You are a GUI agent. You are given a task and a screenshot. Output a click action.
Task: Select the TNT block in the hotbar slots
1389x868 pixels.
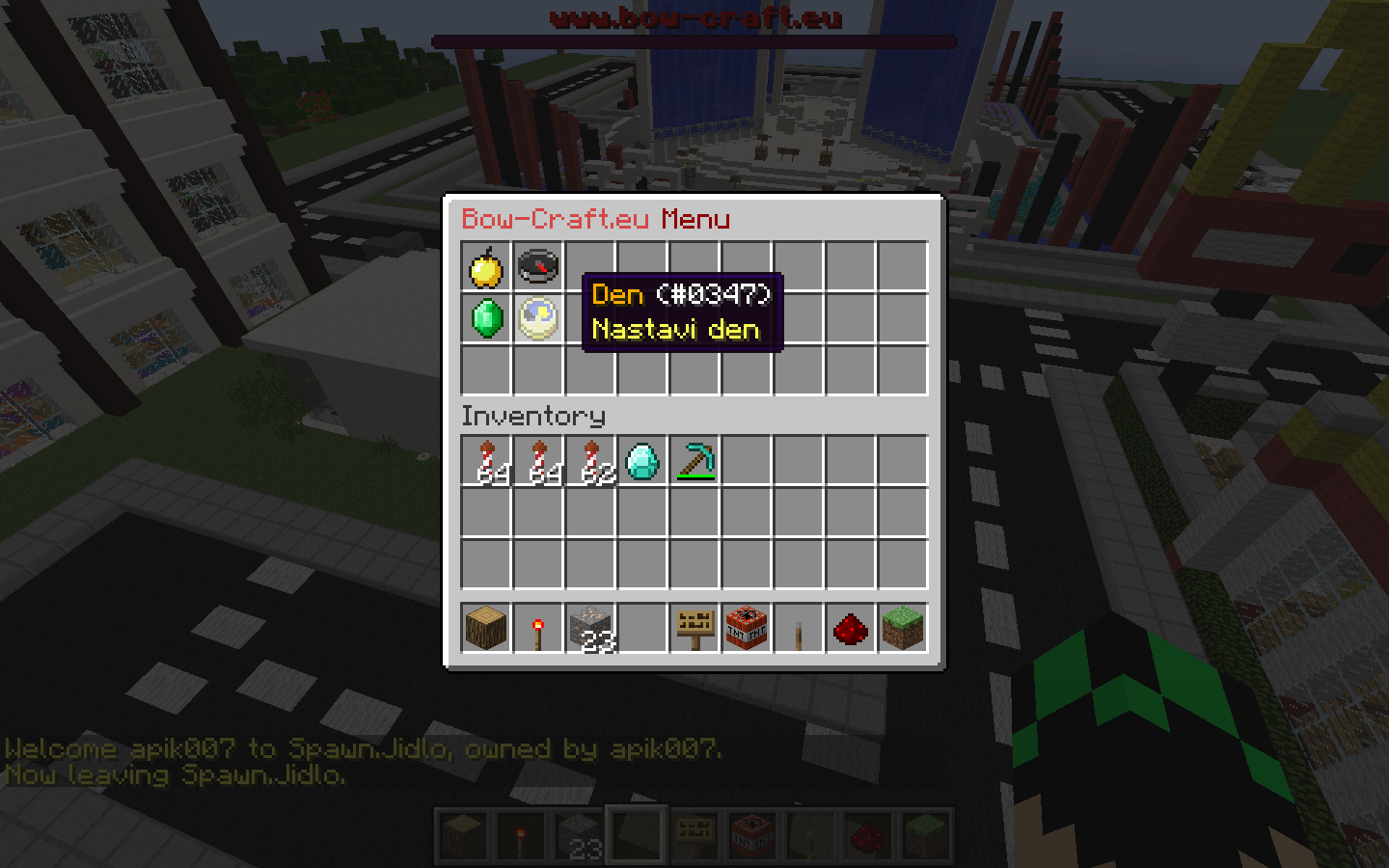[746, 627]
